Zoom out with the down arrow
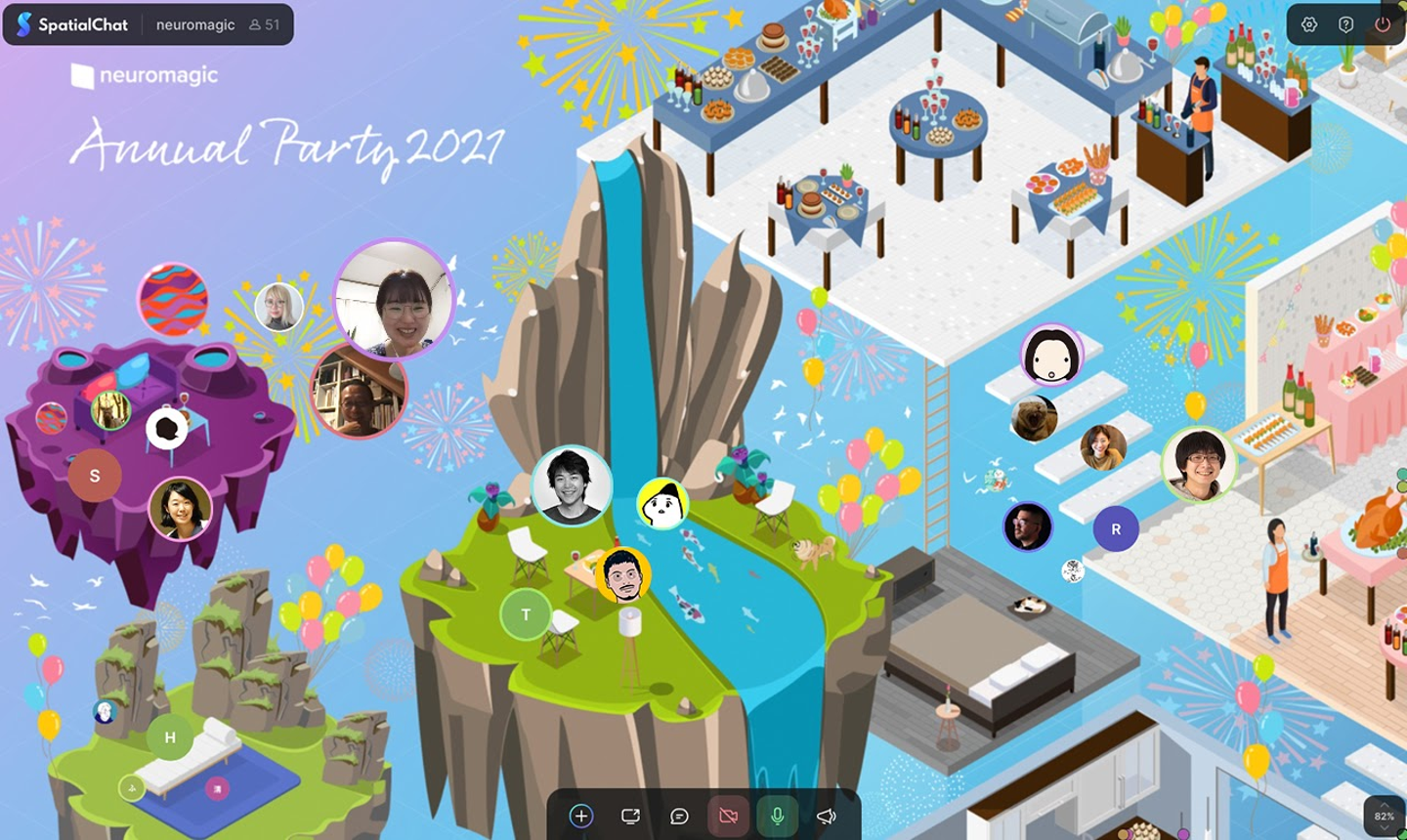The image size is (1407, 840). coord(1385,827)
